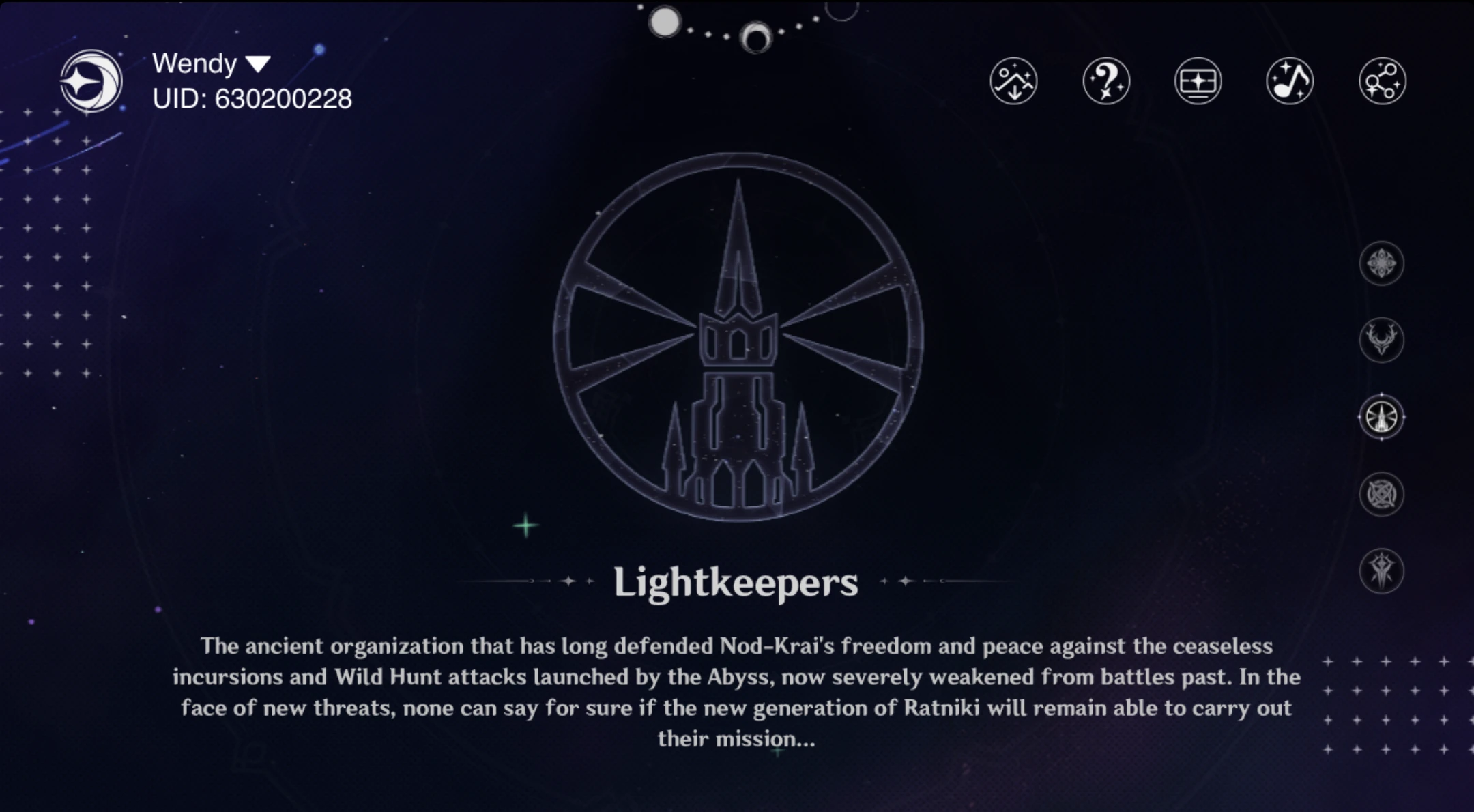Toggle the background music note icon
Screen dimensions: 1474x812
1290,81
